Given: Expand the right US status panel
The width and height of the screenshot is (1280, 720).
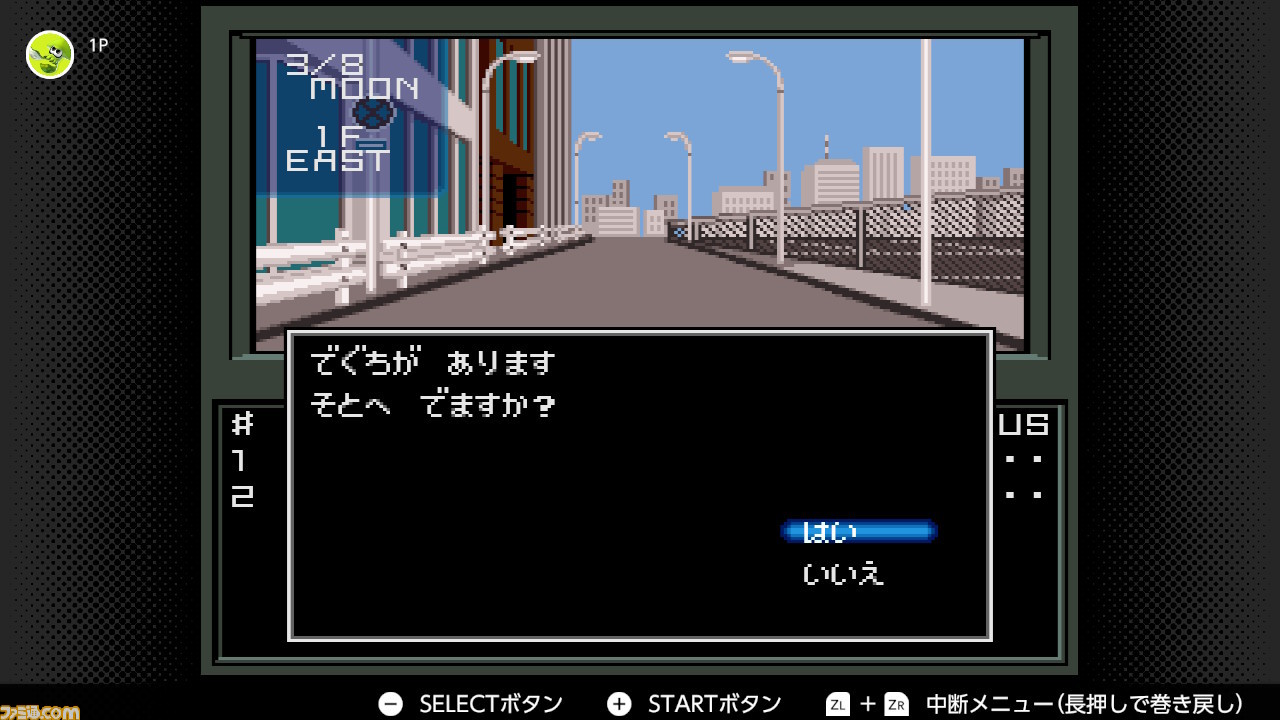Looking at the screenshot, I should point(1025,460).
